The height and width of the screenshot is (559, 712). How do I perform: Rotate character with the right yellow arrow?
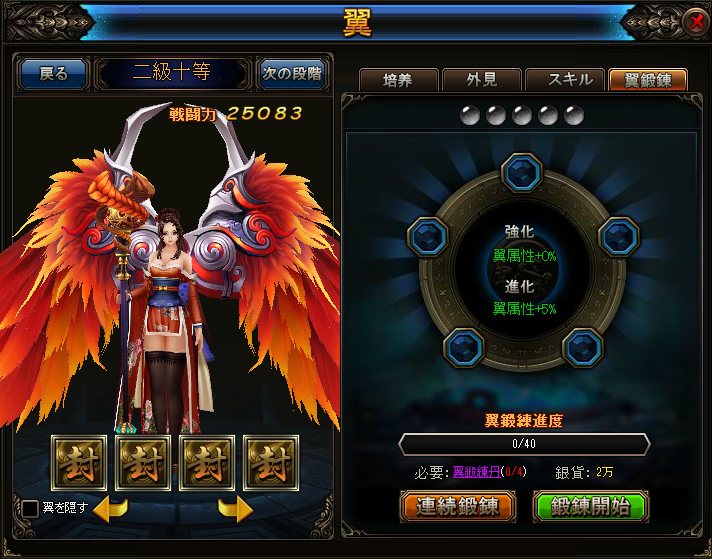235,509
